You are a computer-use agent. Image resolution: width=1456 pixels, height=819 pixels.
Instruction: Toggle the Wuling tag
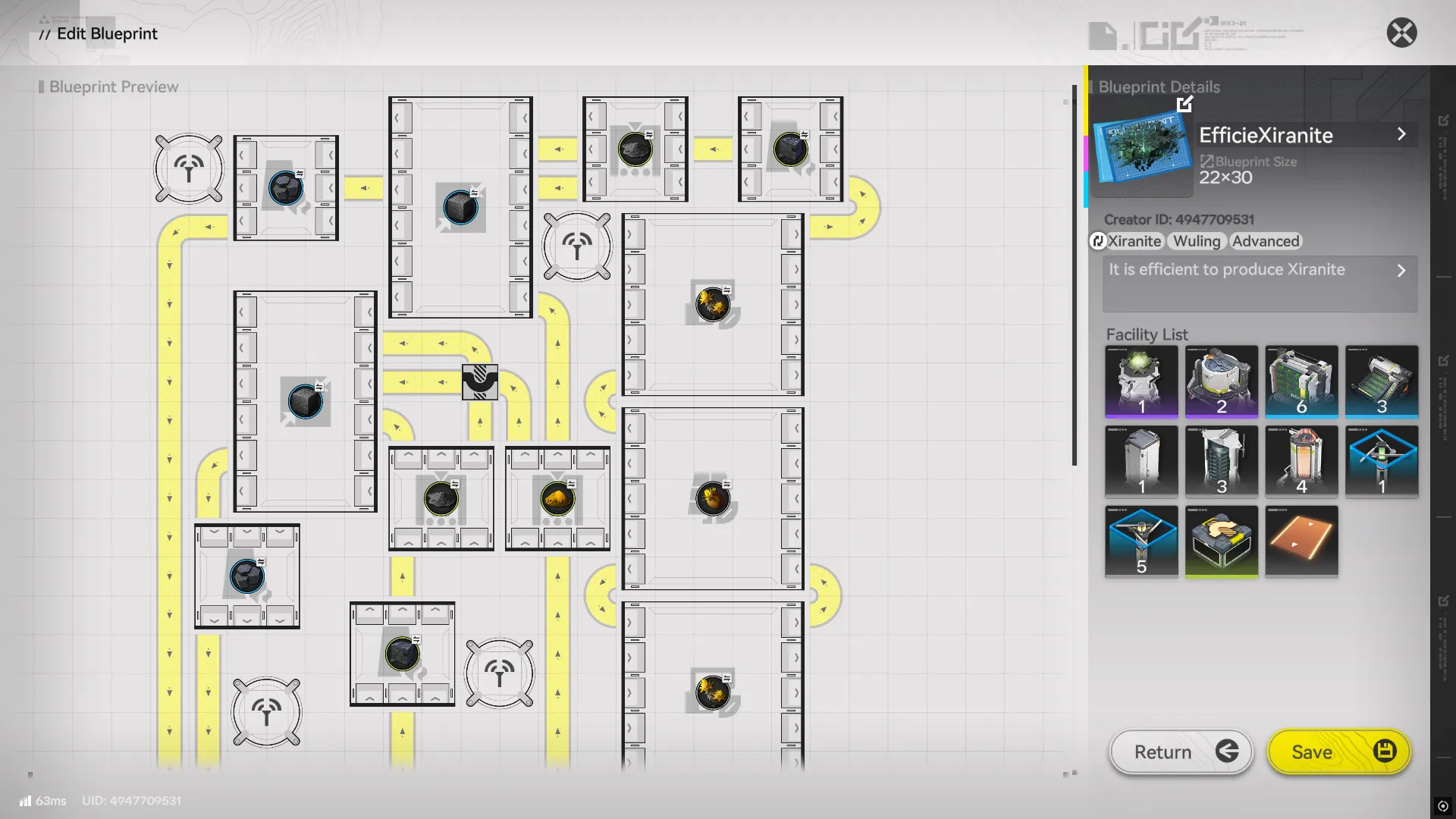1196,241
